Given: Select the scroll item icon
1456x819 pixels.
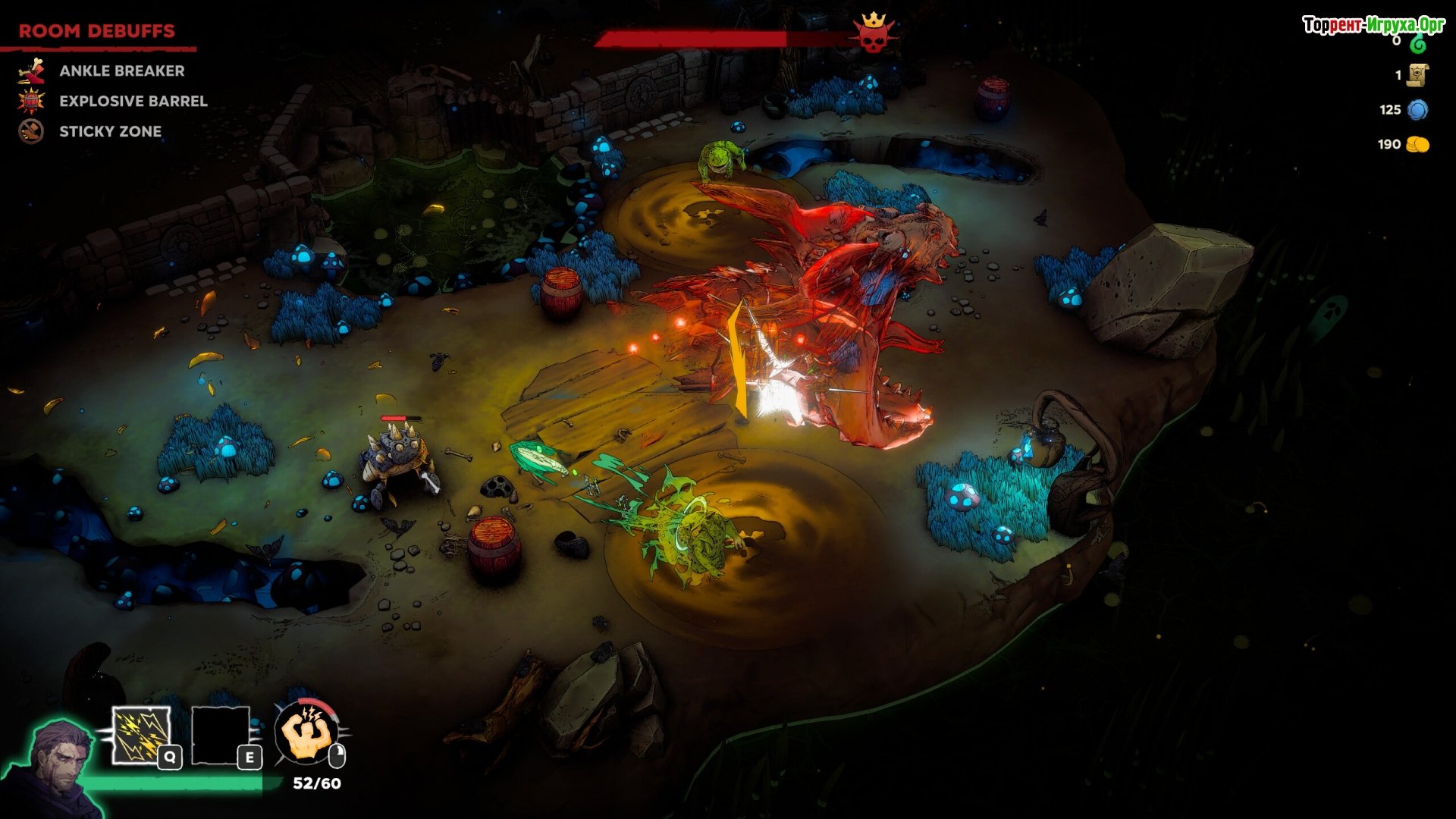Looking at the screenshot, I should point(1417,75).
